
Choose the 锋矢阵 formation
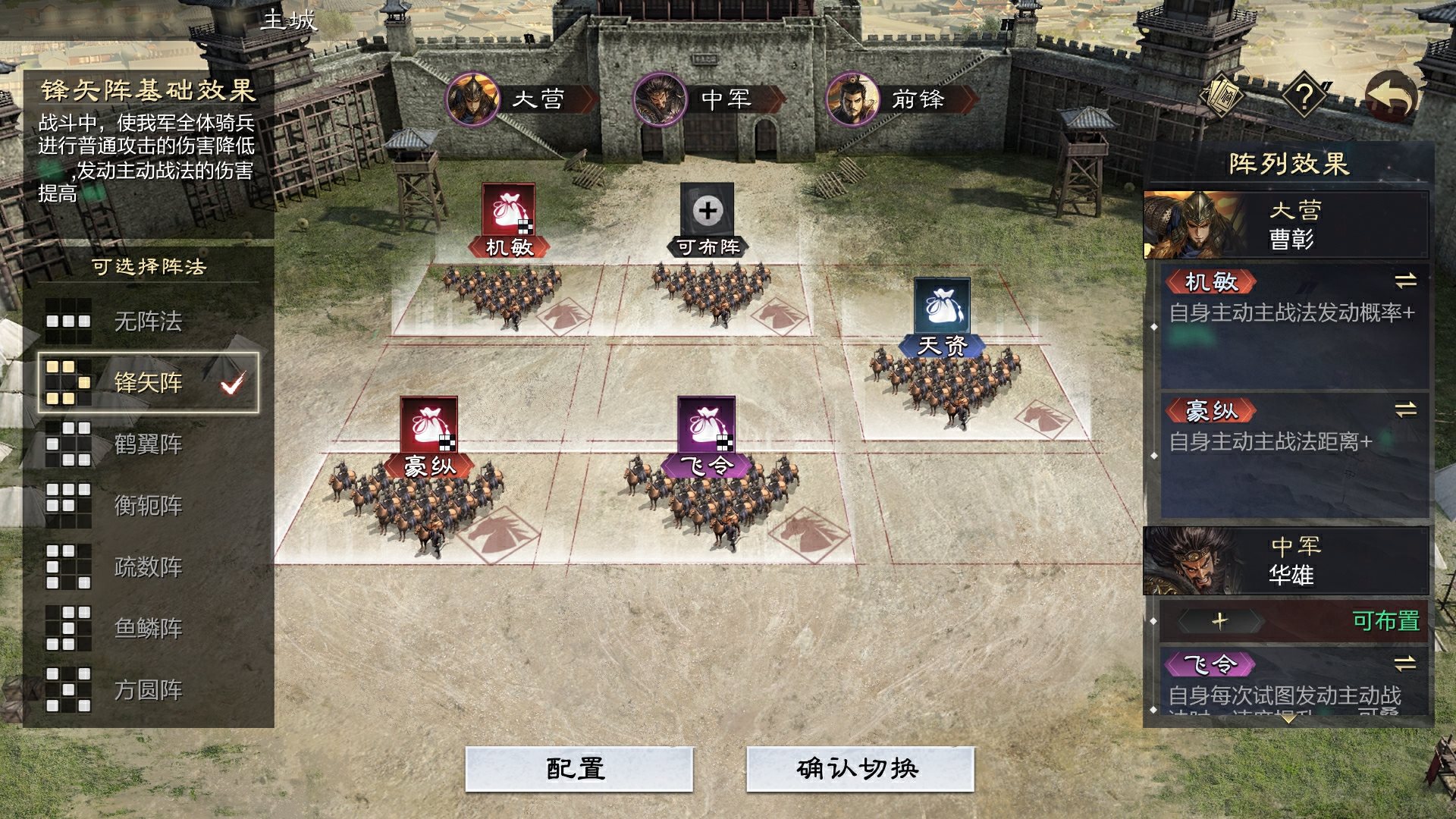pos(148,382)
